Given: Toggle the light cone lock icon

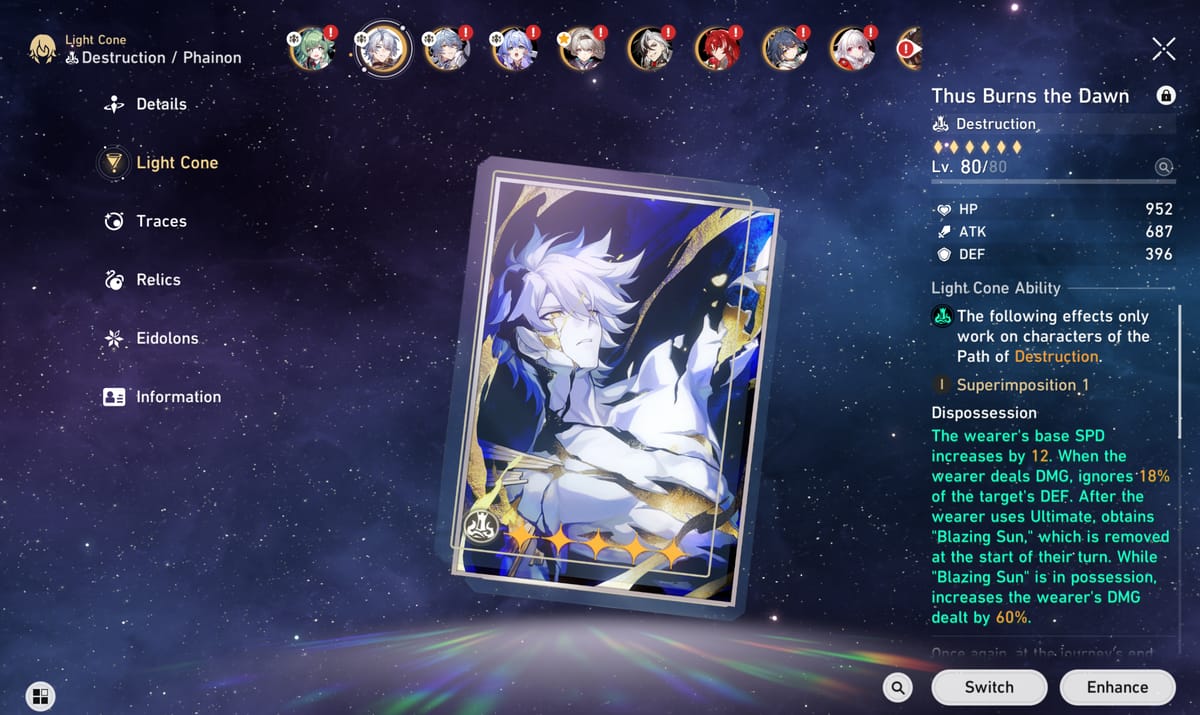Looking at the screenshot, I should tap(1165, 96).
